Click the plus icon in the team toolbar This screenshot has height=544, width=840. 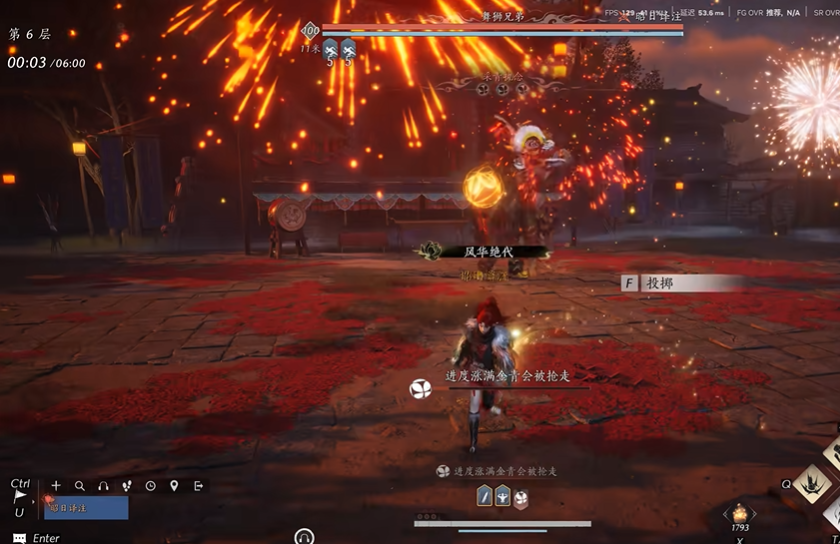point(56,486)
